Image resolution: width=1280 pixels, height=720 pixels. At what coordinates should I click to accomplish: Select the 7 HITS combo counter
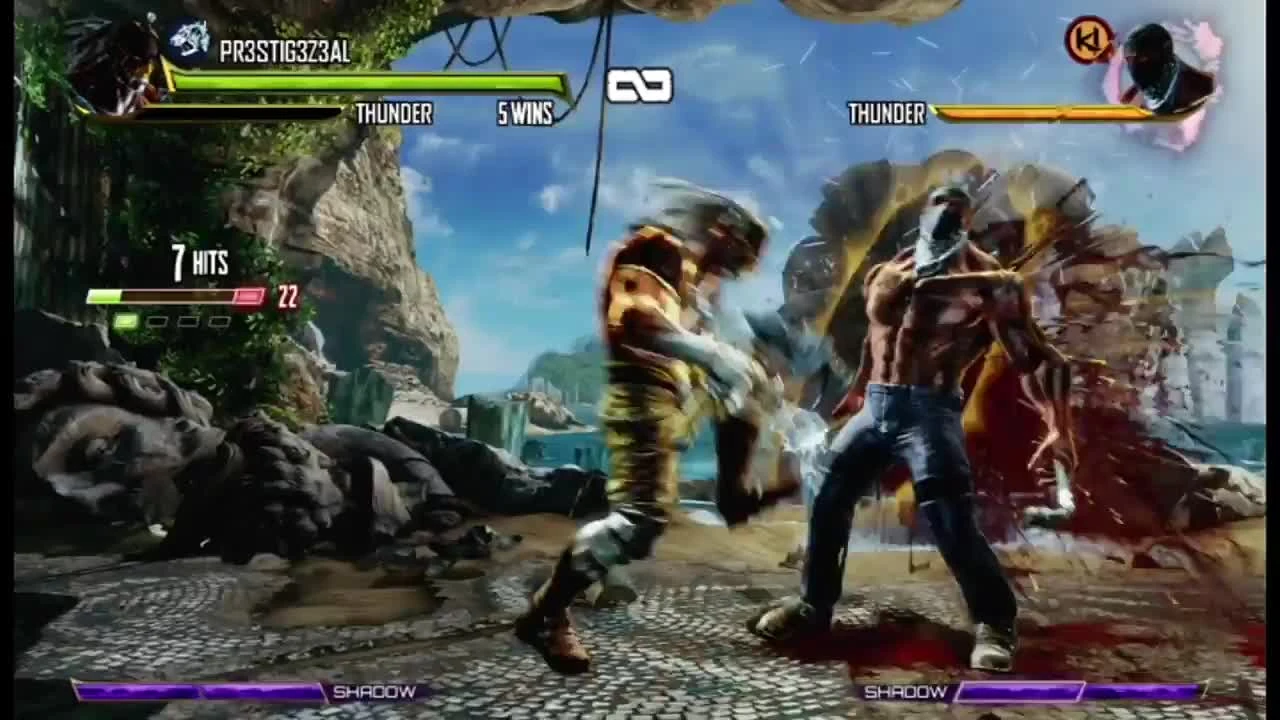coord(198,262)
